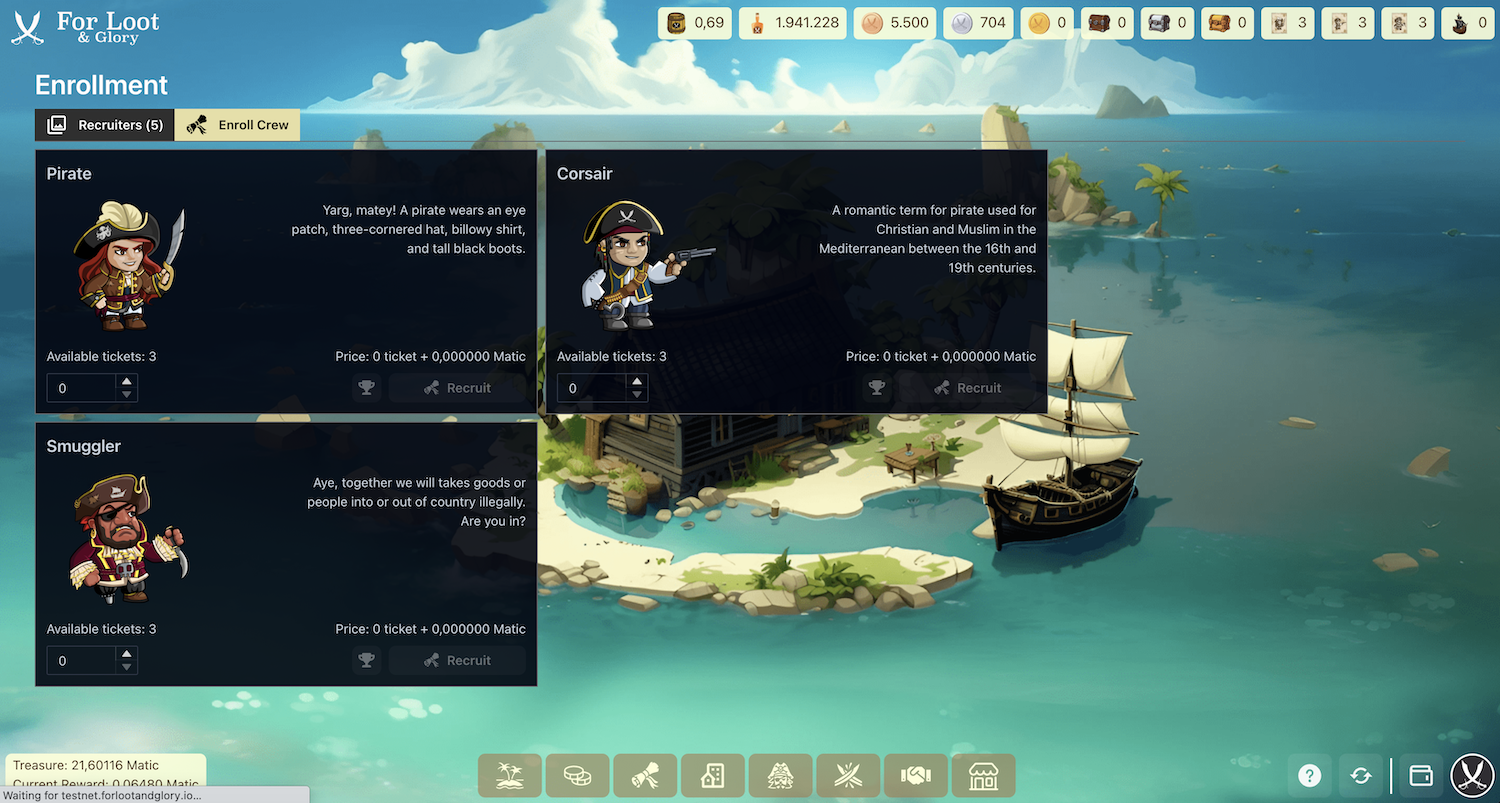Open the wallet icon

1420,775
